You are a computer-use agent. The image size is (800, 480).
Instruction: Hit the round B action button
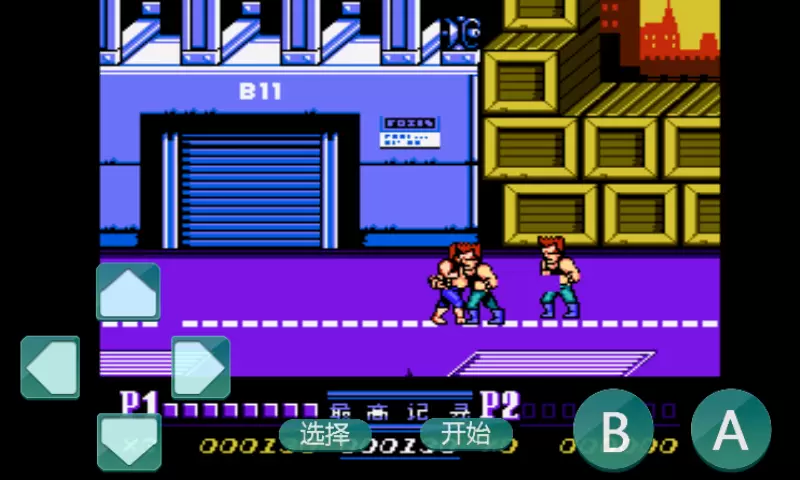click(614, 430)
